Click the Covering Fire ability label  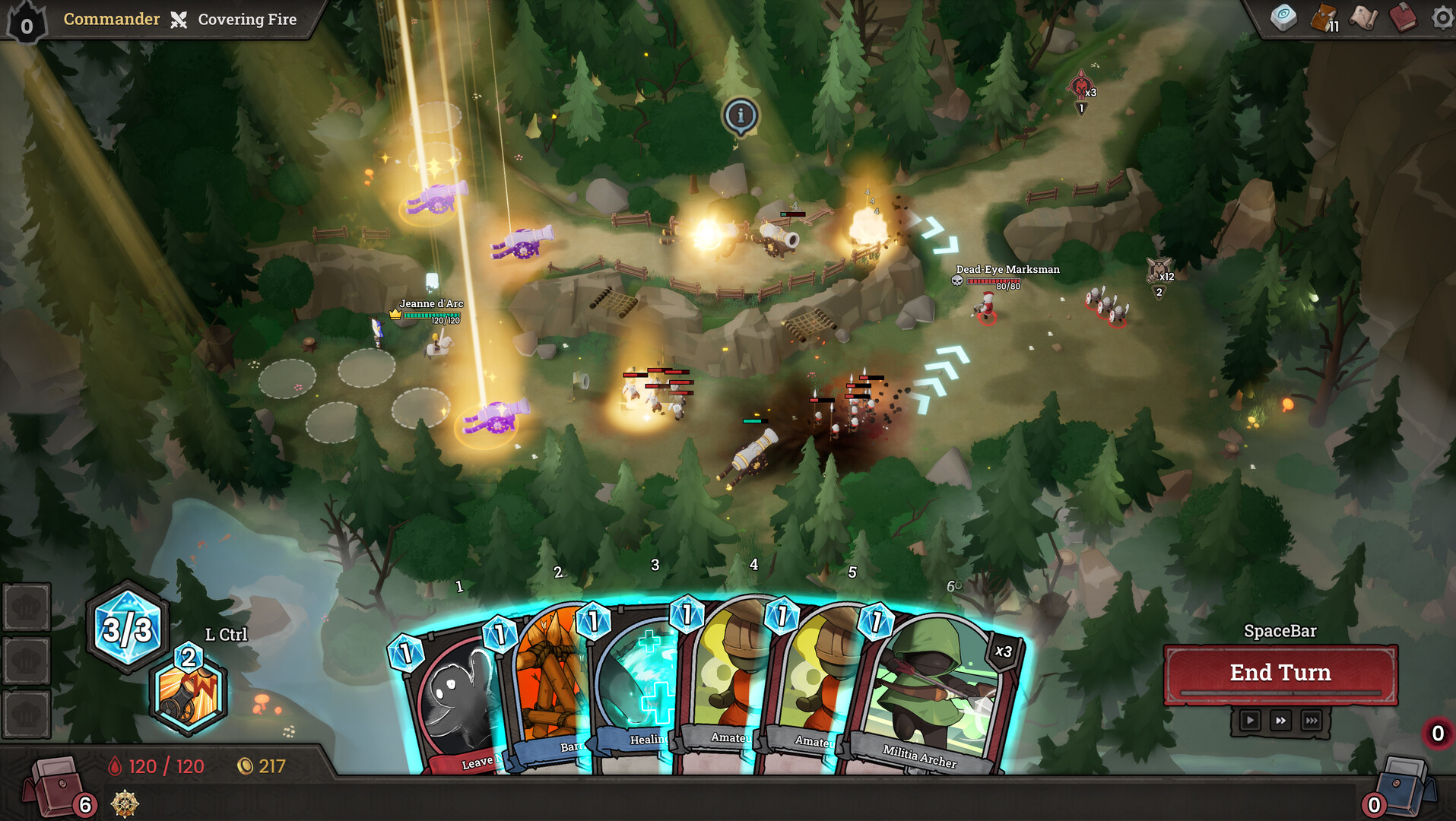(246, 18)
